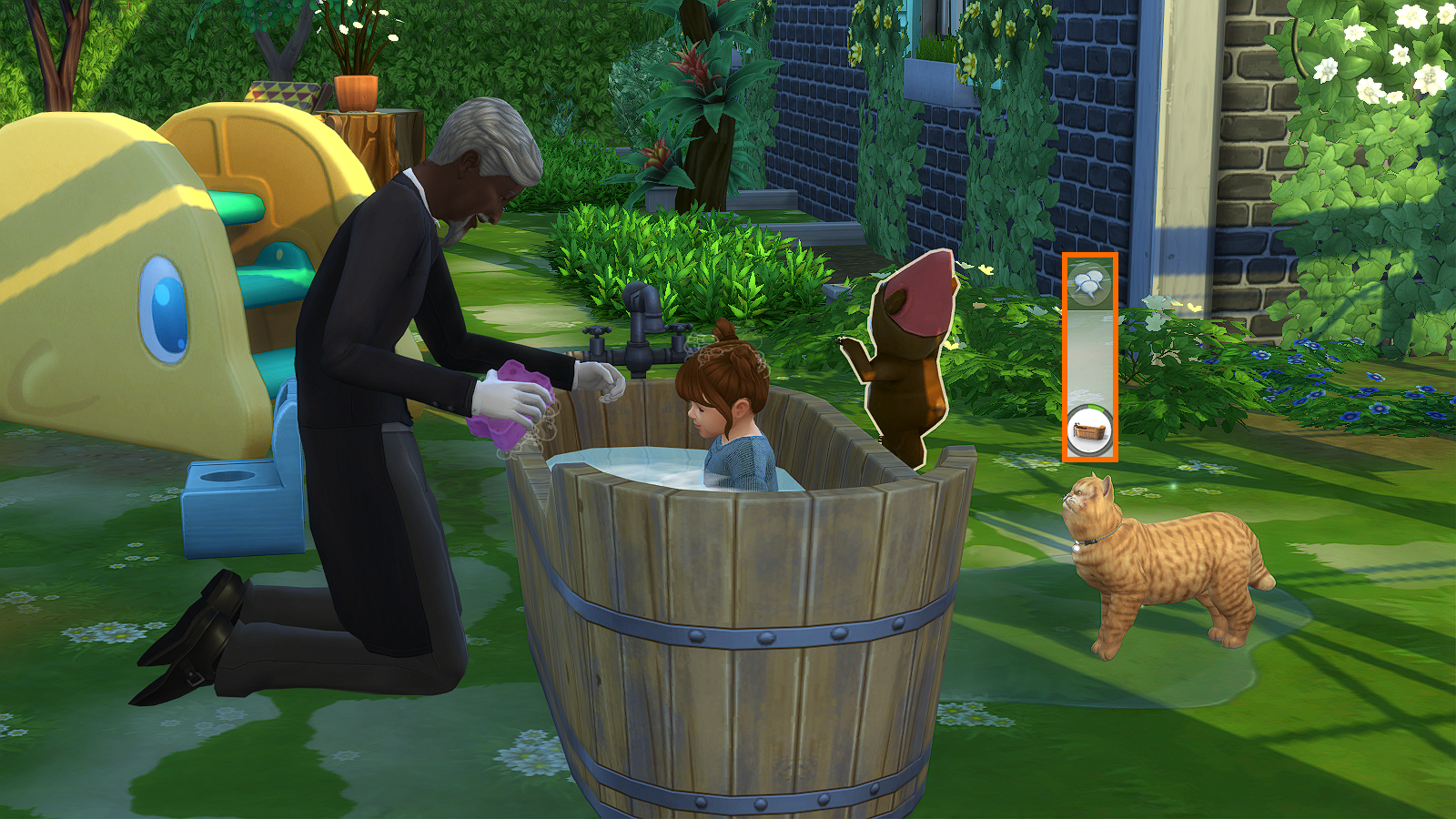Cancel the bathtub action in the queue
Image resolution: width=1456 pixels, height=819 pixels.
click(x=1089, y=430)
